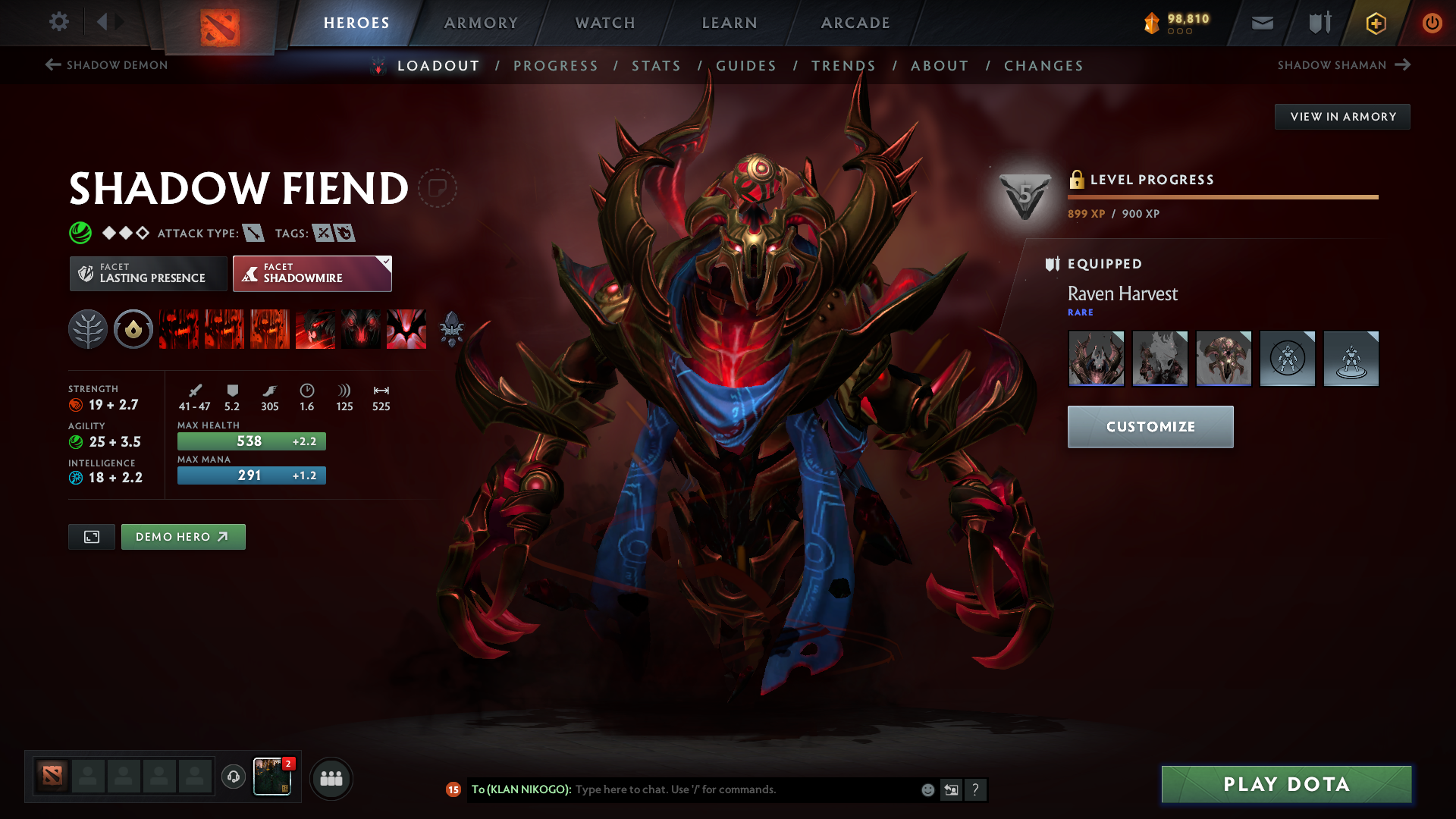View the Requiem of Souls ability icon
1456x819 pixels.
406,329
